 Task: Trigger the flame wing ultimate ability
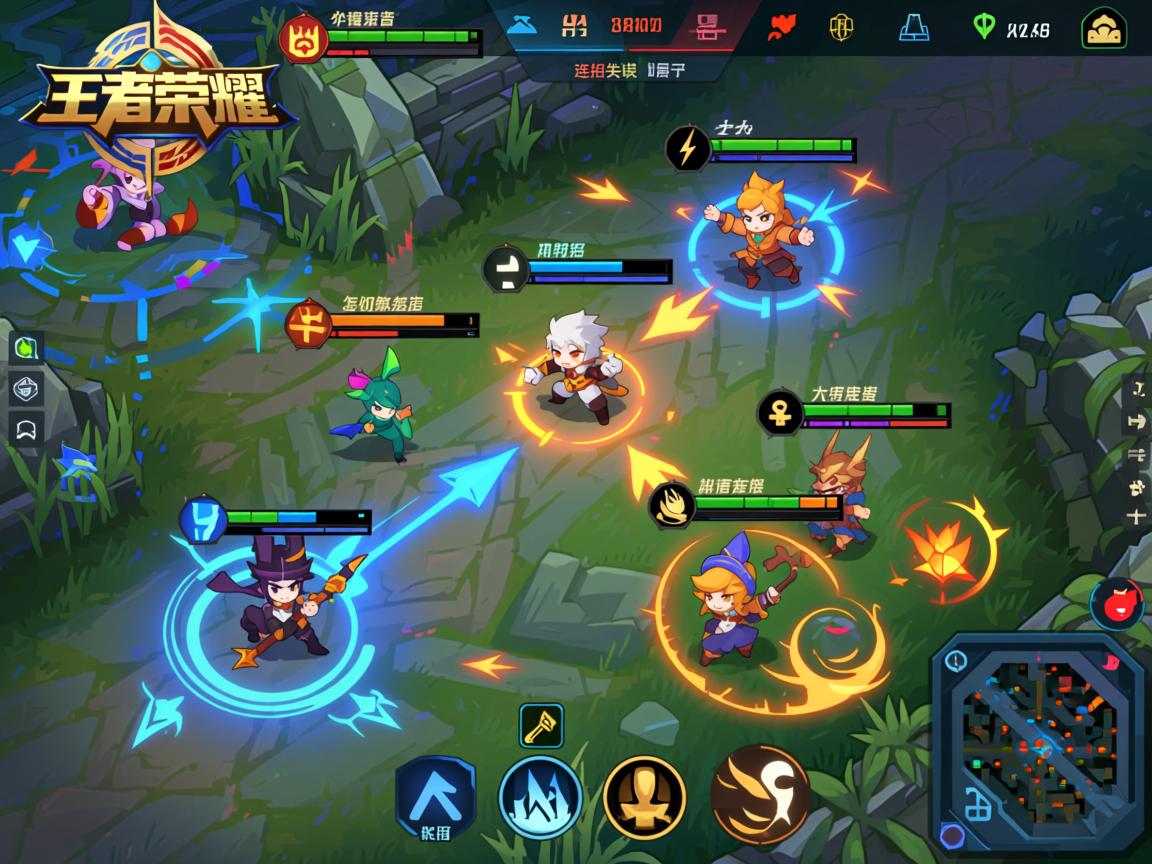tap(760, 794)
